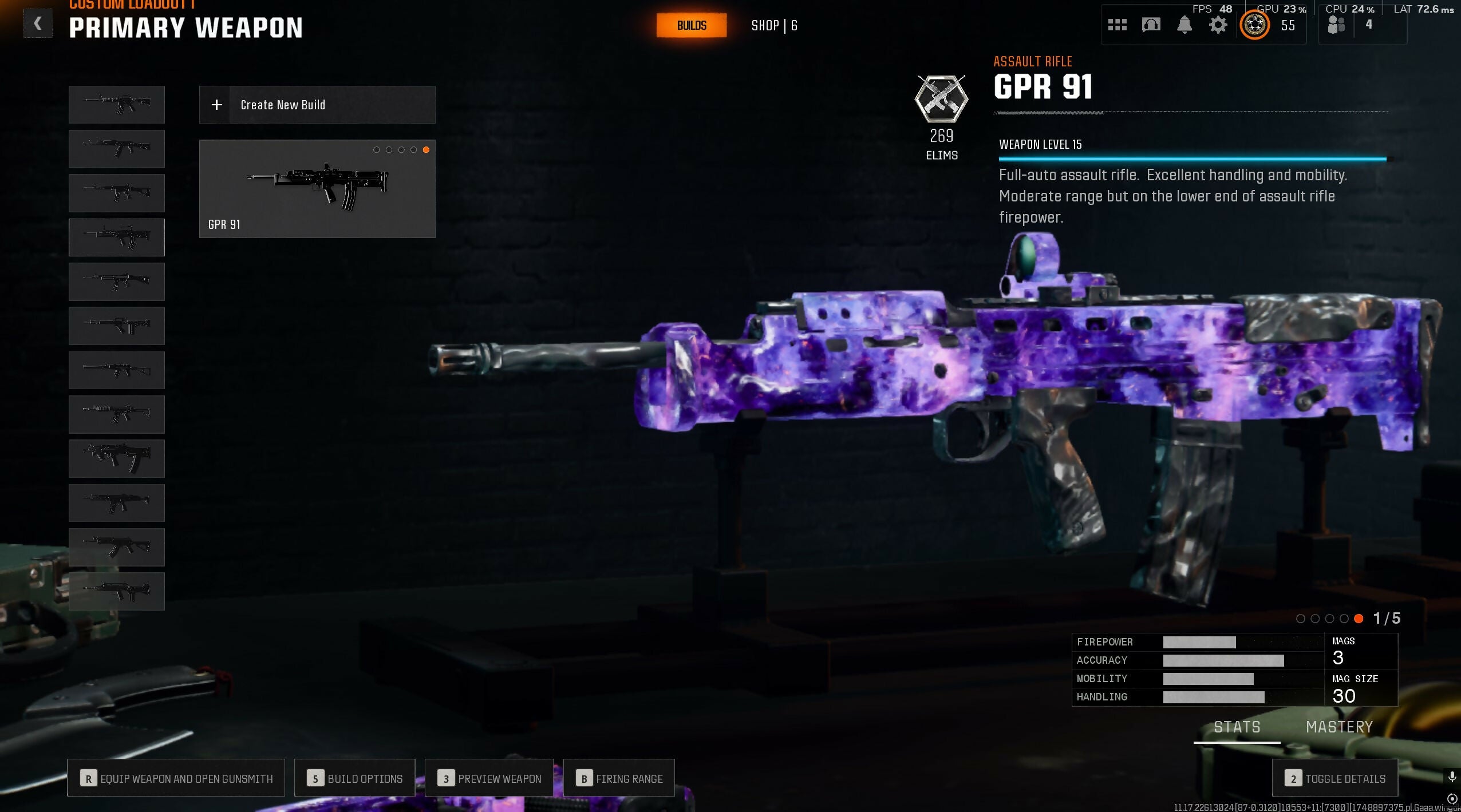Screen dimensions: 1461x812
Task: Select the GPR 91 build card
Action: [317, 188]
